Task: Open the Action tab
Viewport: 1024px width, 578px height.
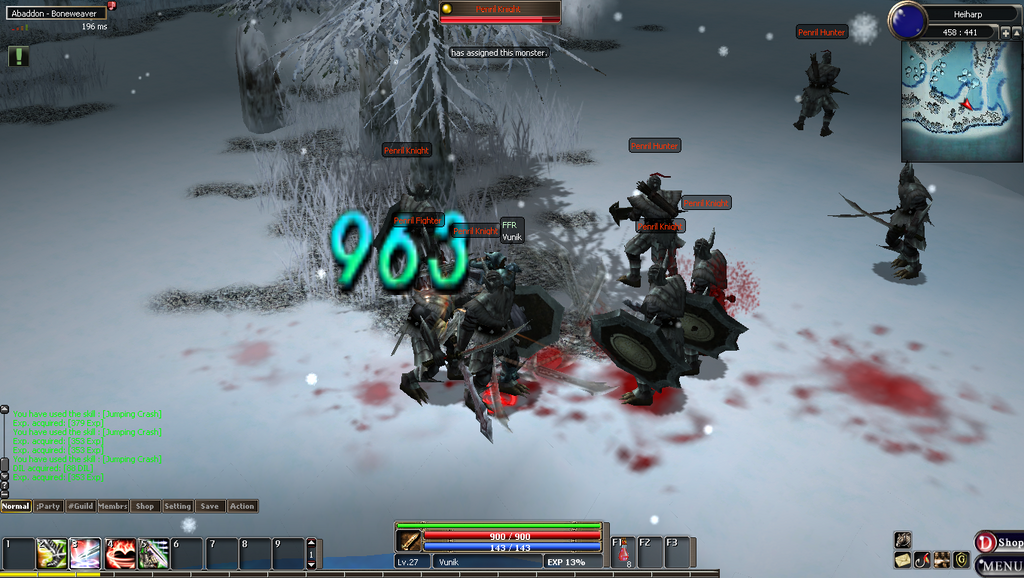Action: 242,506
